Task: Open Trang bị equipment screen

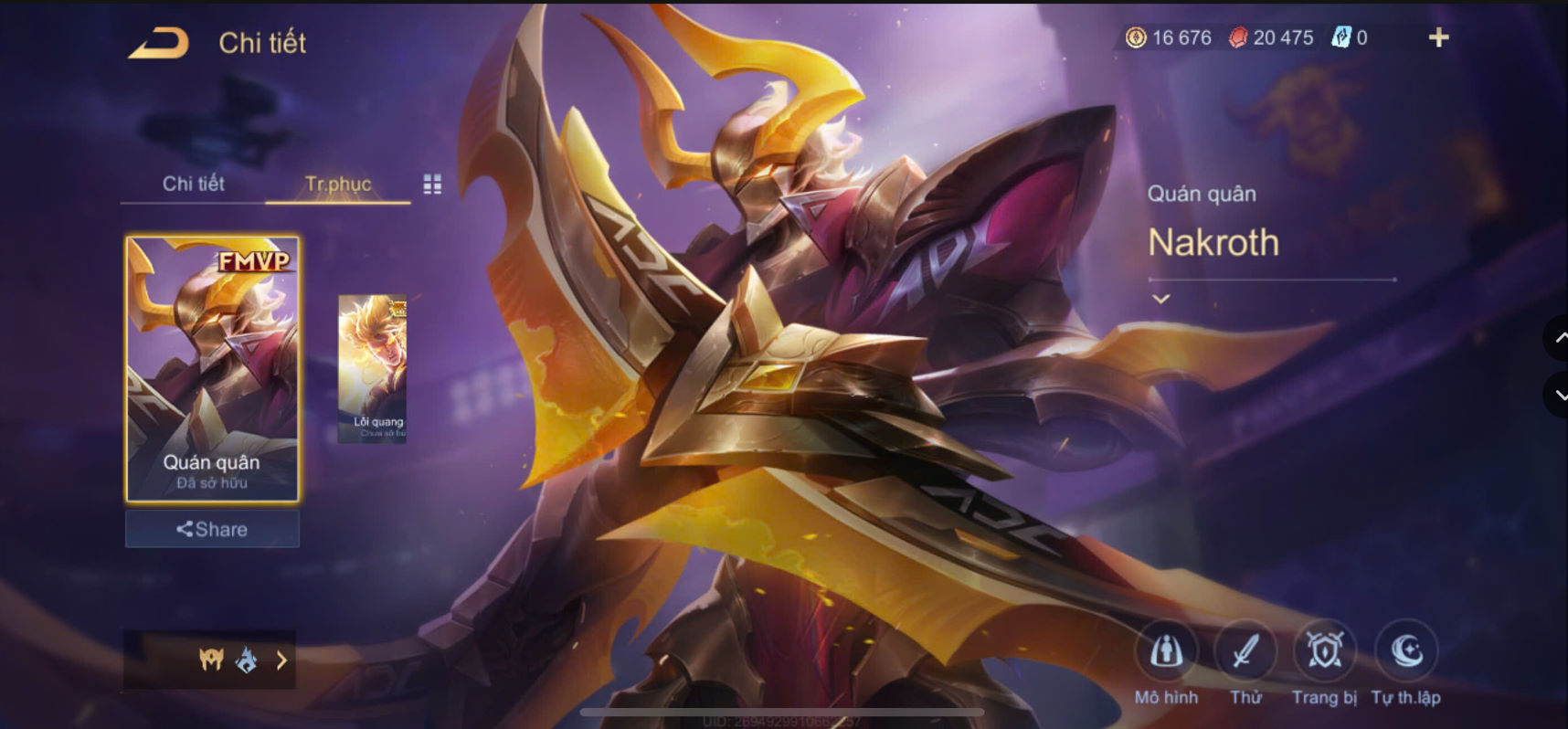Action: 1325,650
